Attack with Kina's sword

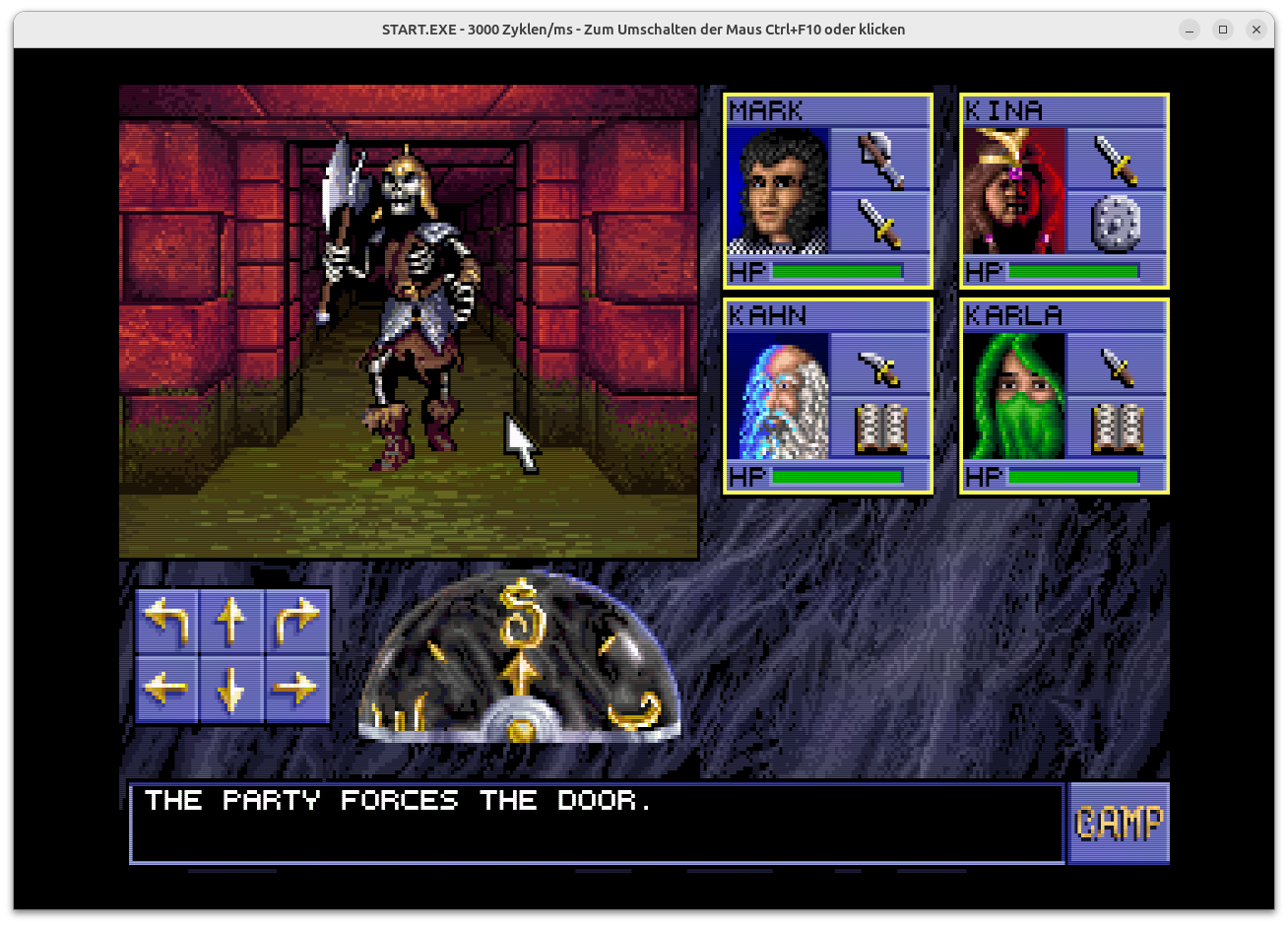1117,160
